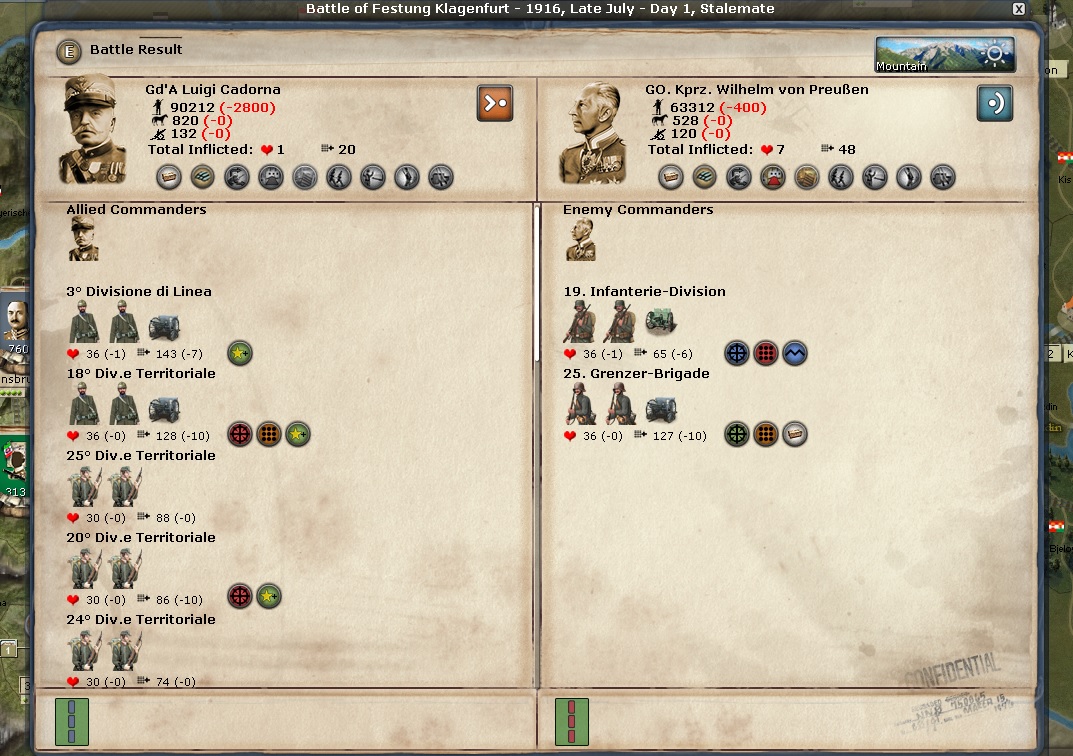Click the chest icon beside 25. Grenzer-Brigade
The height and width of the screenshot is (756, 1073).
(795, 435)
